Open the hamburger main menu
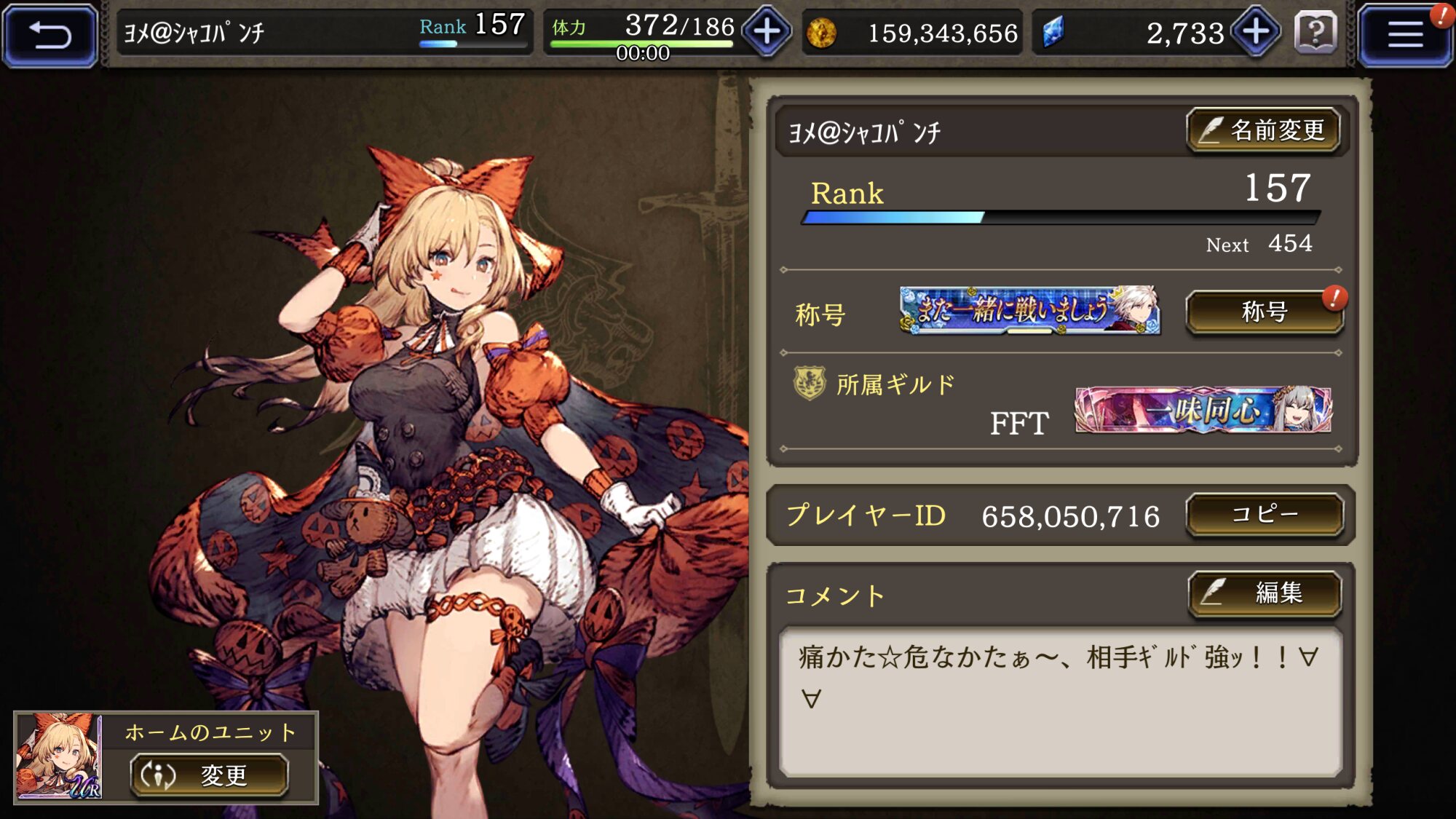Image resolution: width=1456 pixels, height=819 pixels. pos(1404,34)
